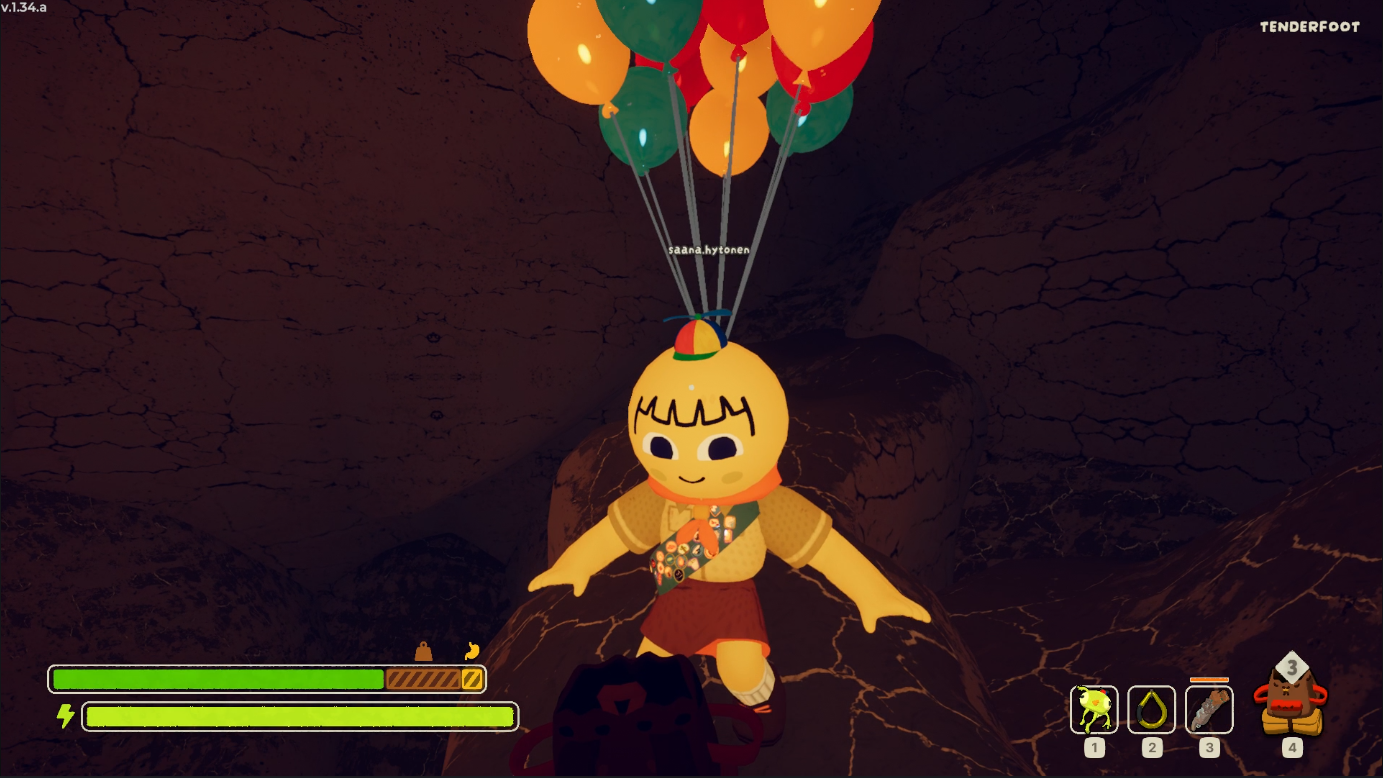This screenshot has height=778, width=1383.
Task: Click the hunger stomach icon above the stamina bar
Action: pos(472,651)
